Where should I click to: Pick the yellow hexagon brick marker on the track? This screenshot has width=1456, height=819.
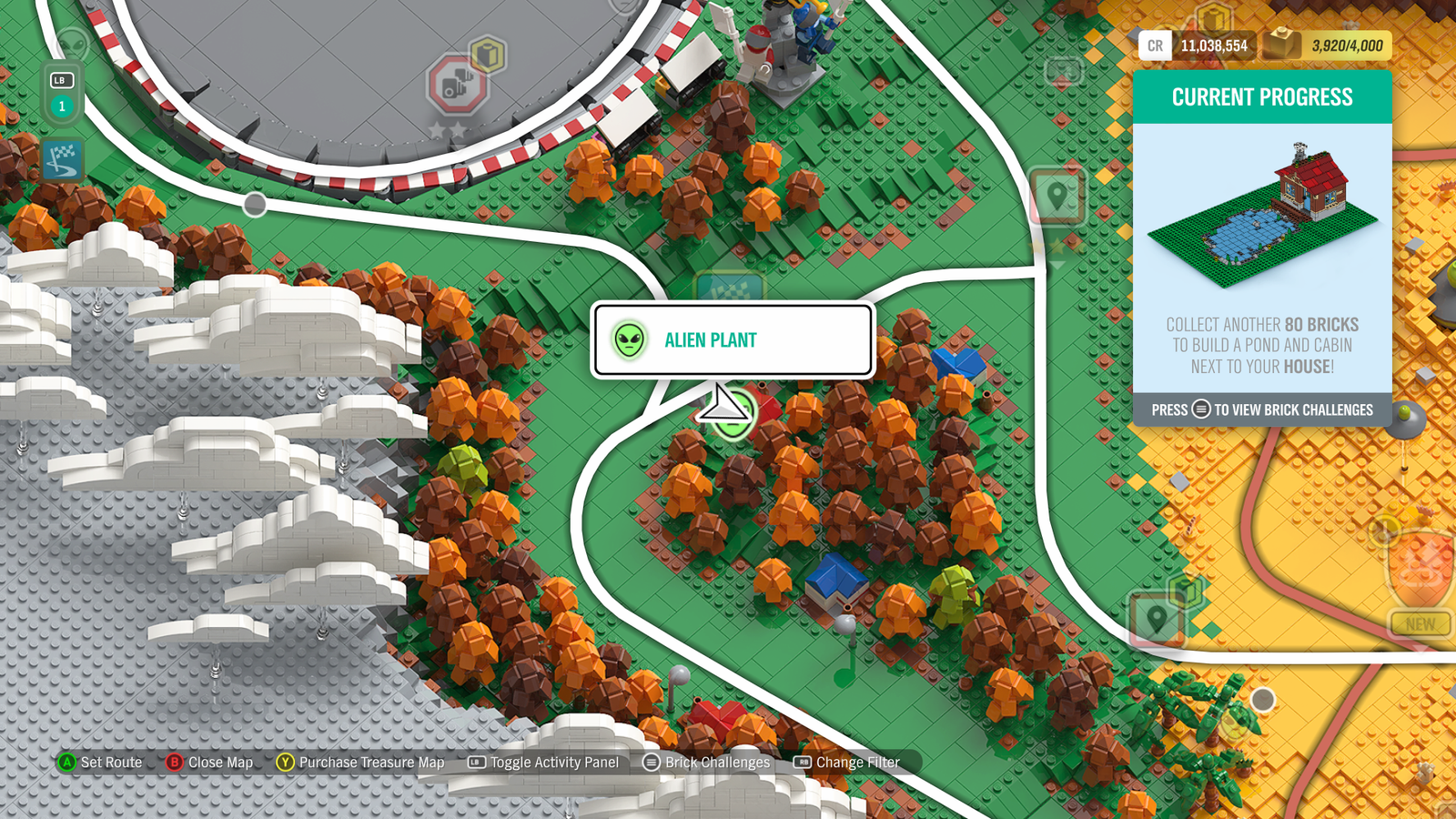[488, 55]
